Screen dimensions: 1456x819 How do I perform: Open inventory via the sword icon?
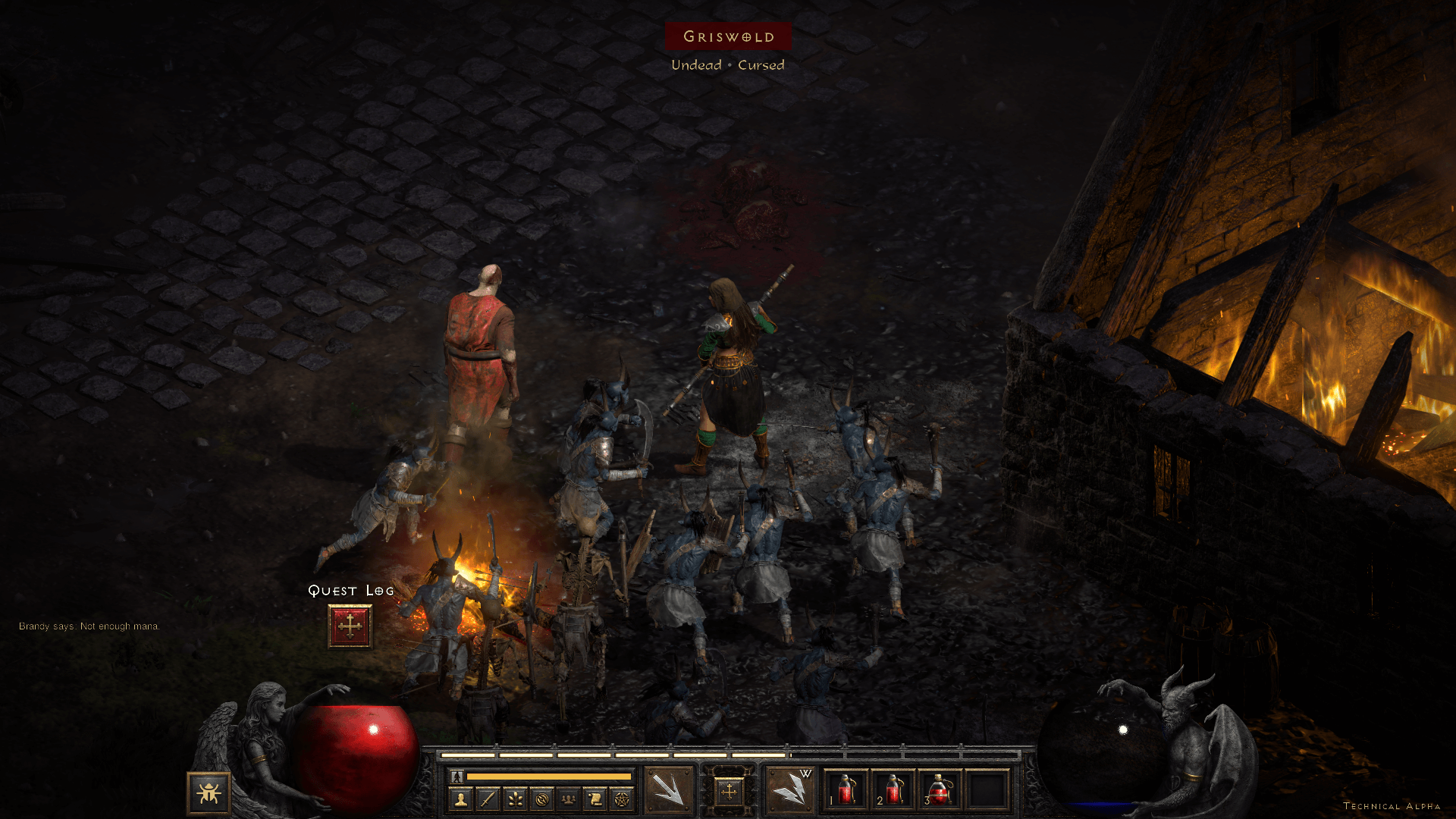pos(488,799)
